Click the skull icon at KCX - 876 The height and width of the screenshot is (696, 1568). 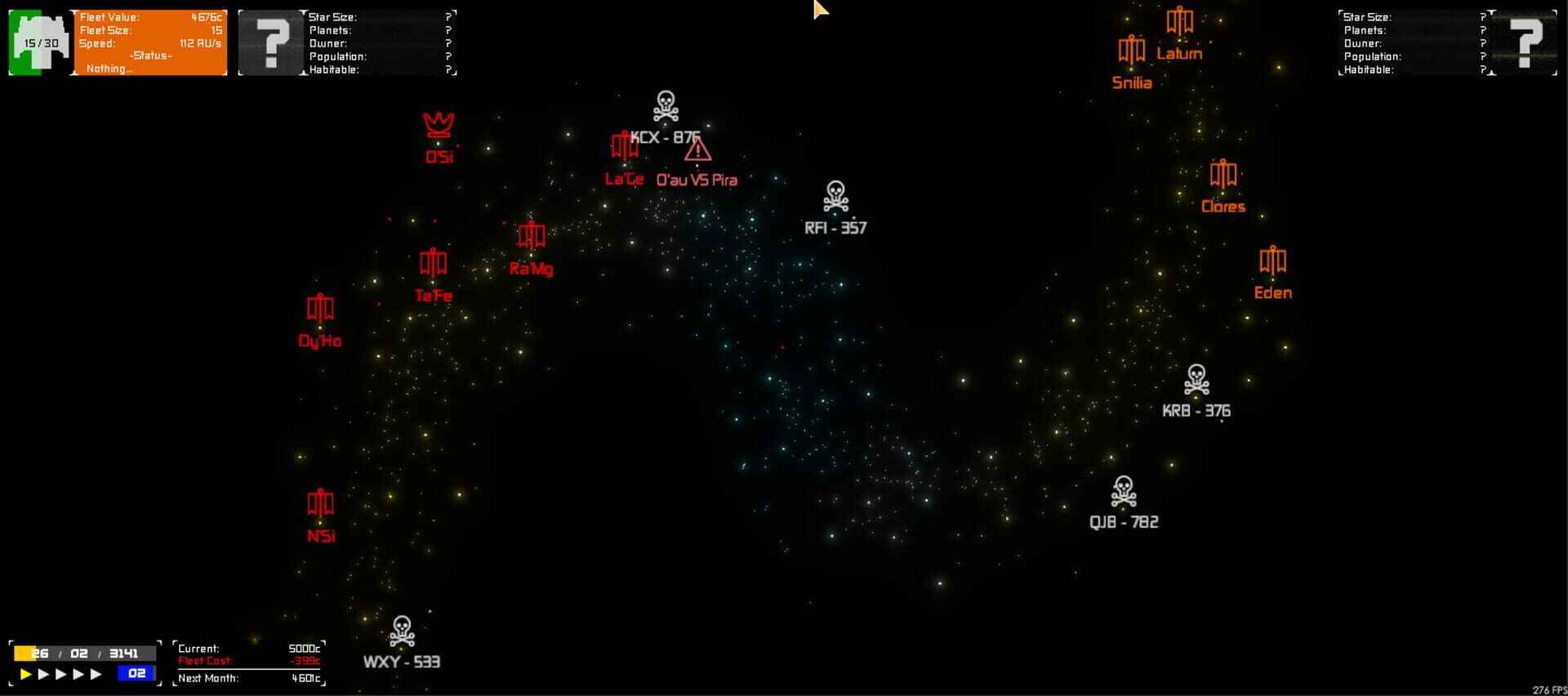(x=665, y=105)
